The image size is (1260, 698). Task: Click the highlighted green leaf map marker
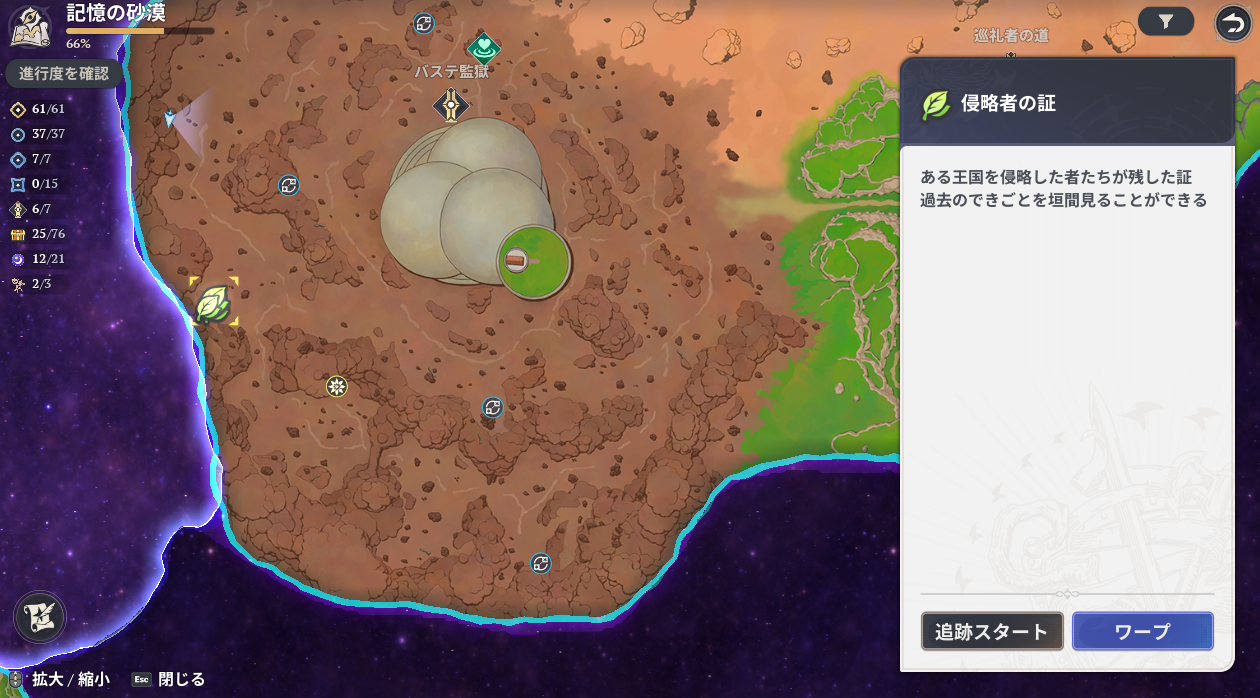click(x=213, y=303)
